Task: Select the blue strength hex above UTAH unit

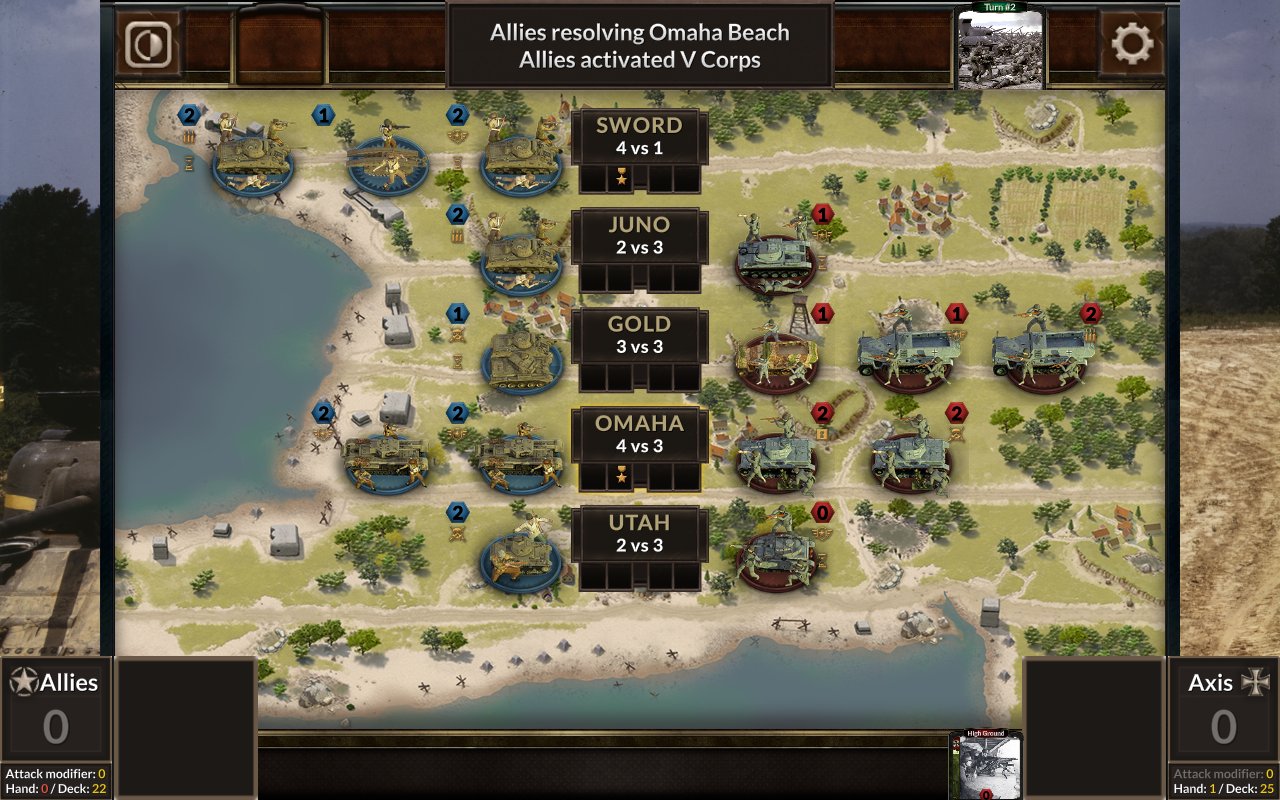Action: [457, 513]
